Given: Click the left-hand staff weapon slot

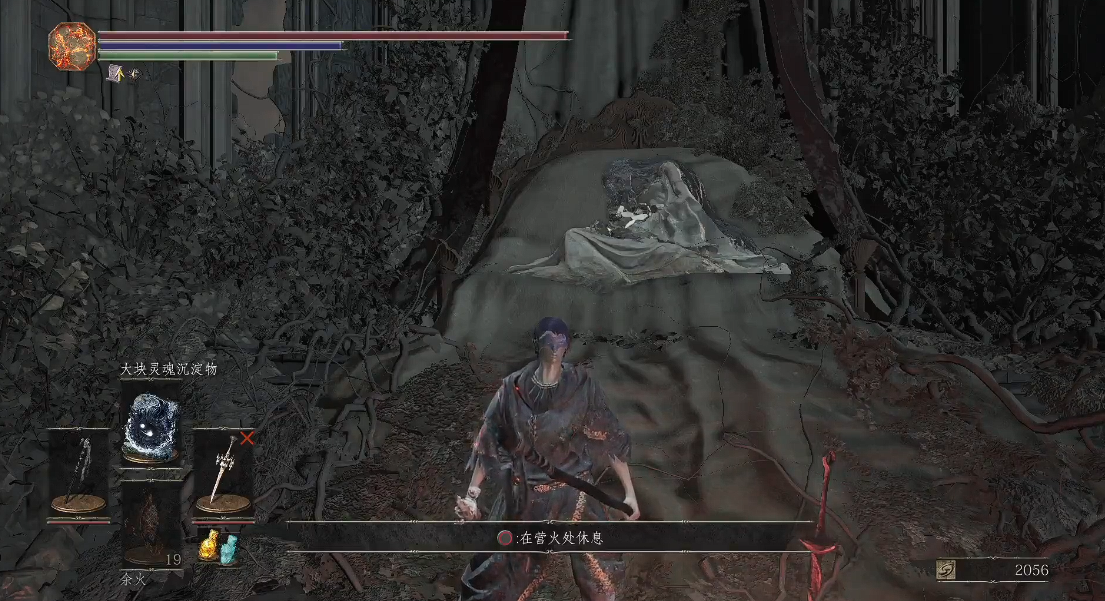Looking at the screenshot, I should (78, 474).
